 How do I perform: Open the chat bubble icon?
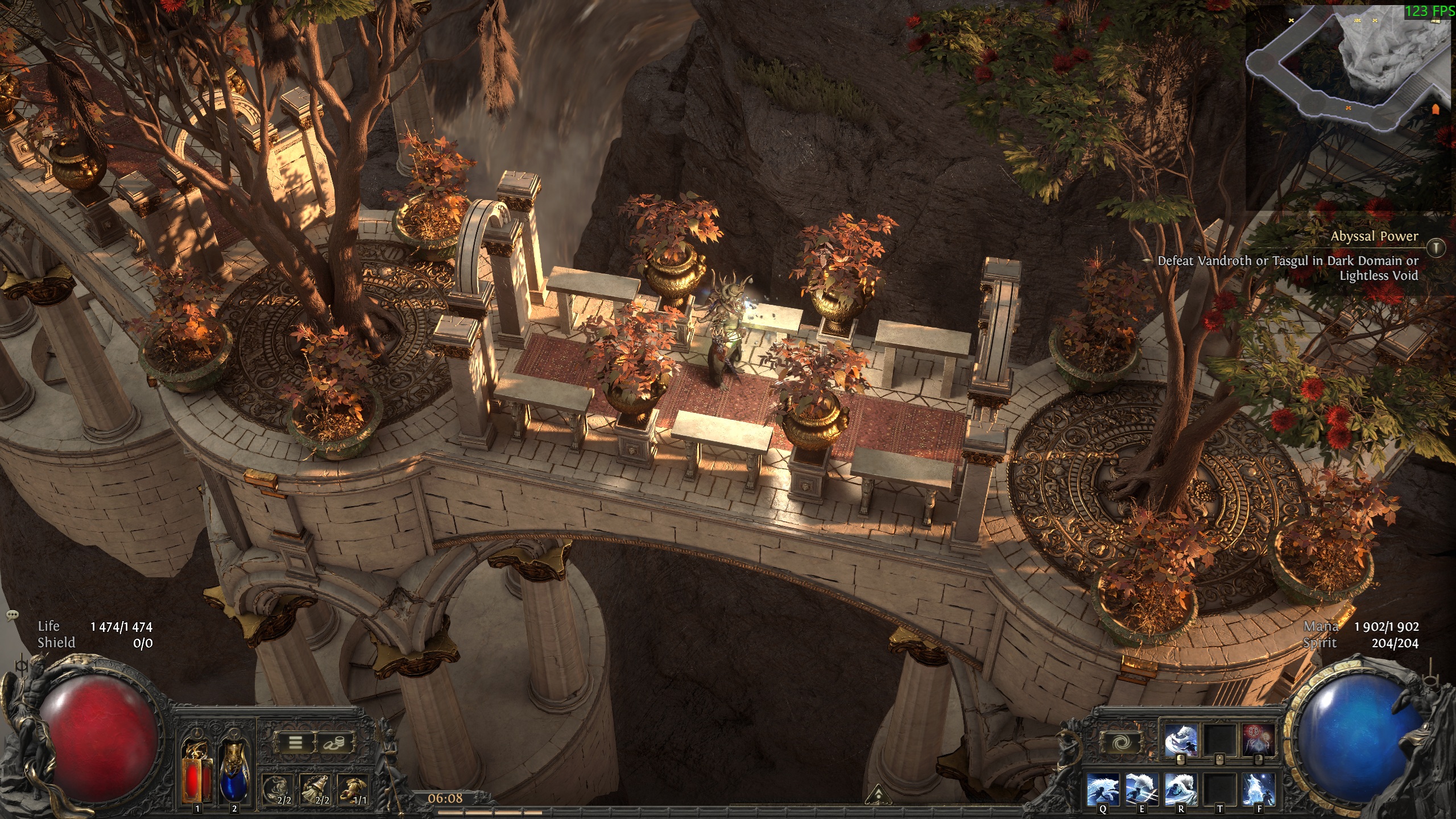tap(13, 615)
